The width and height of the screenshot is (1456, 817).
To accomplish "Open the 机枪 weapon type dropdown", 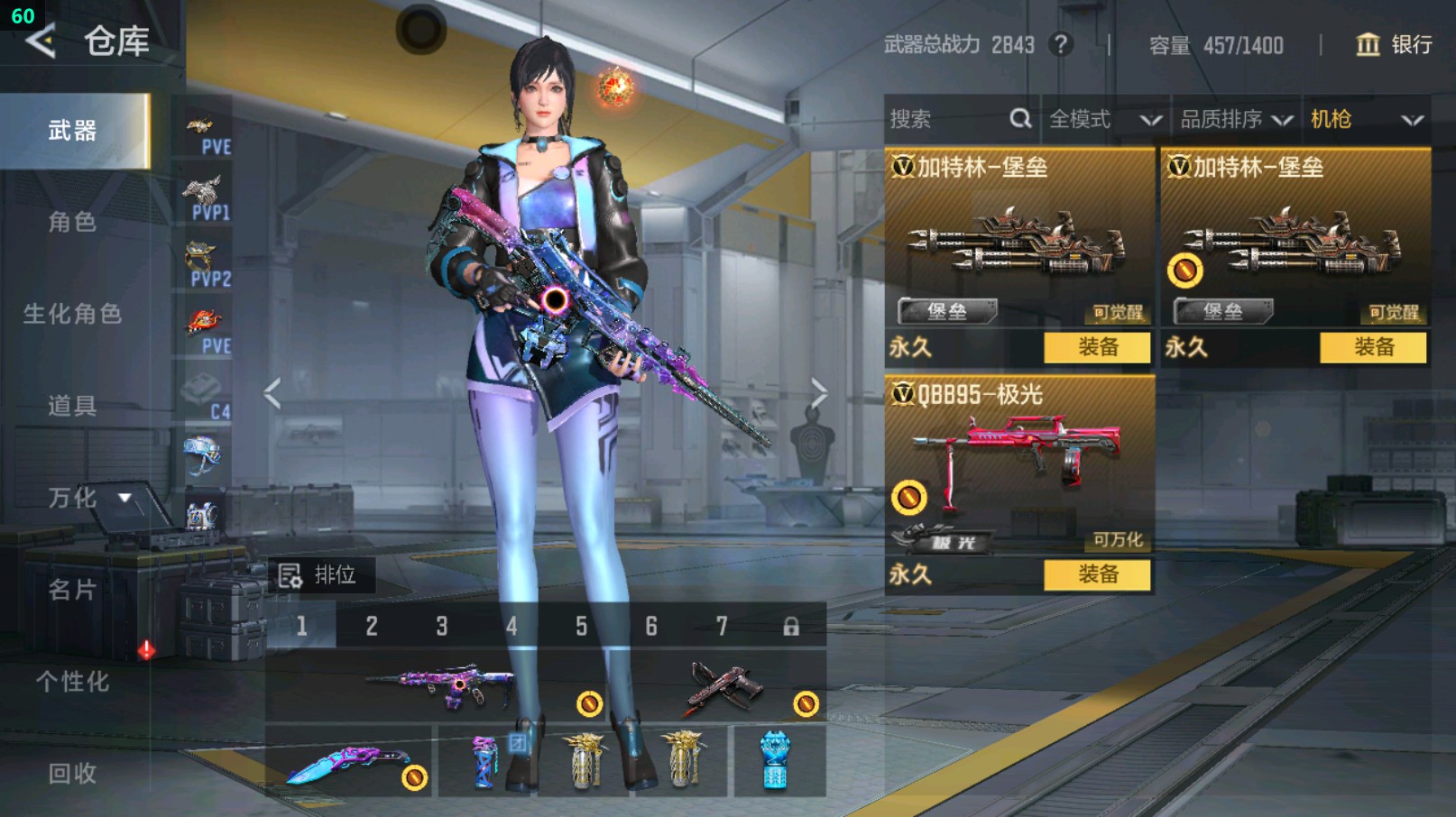I will click(x=1365, y=119).
